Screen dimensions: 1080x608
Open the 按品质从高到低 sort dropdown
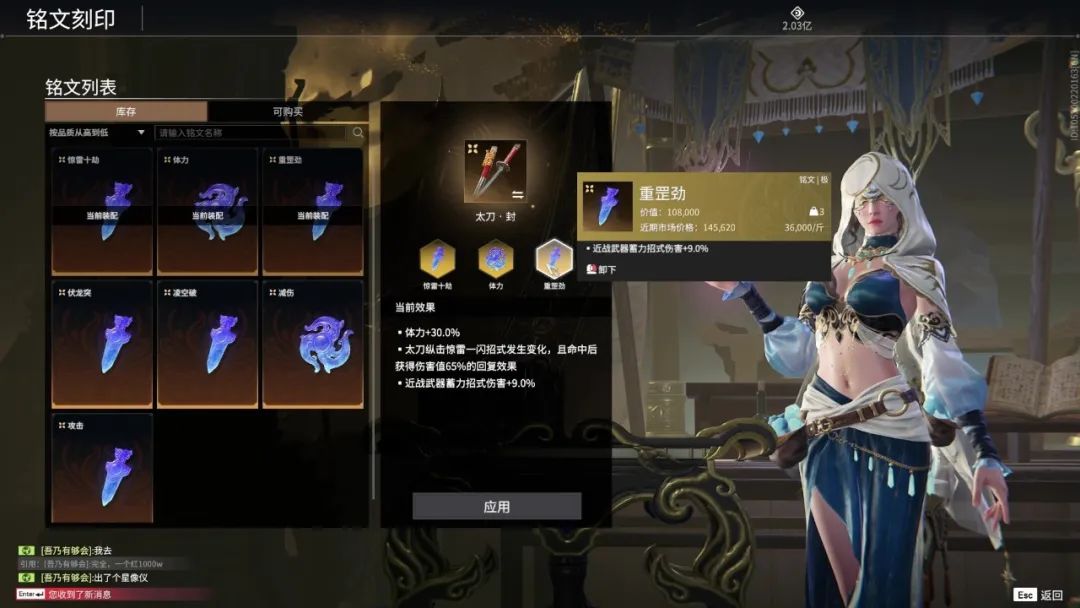97,132
